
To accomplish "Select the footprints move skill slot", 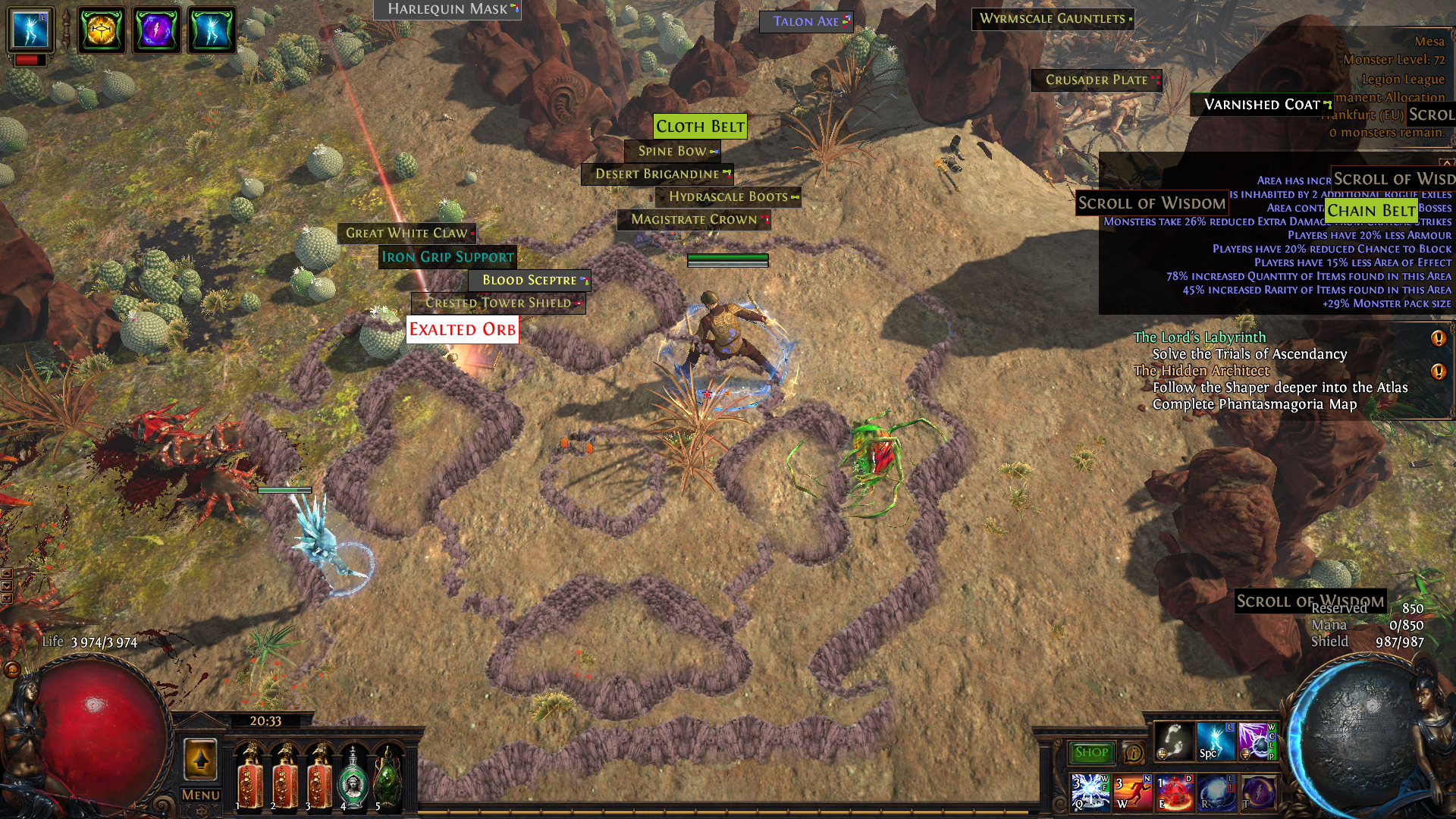I will point(1173,741).
